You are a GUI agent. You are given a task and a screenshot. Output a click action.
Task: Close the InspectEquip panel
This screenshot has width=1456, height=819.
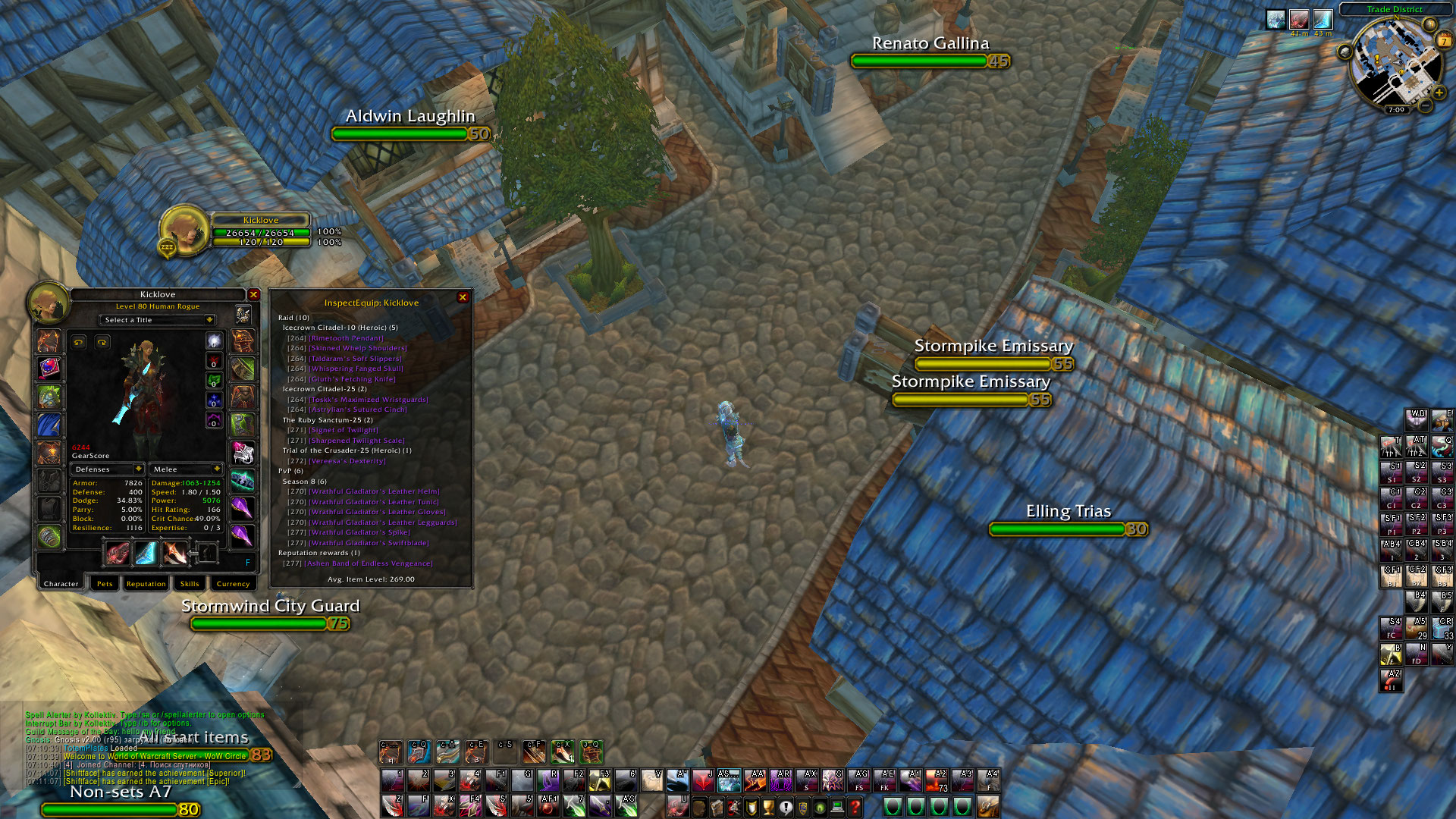463,298
